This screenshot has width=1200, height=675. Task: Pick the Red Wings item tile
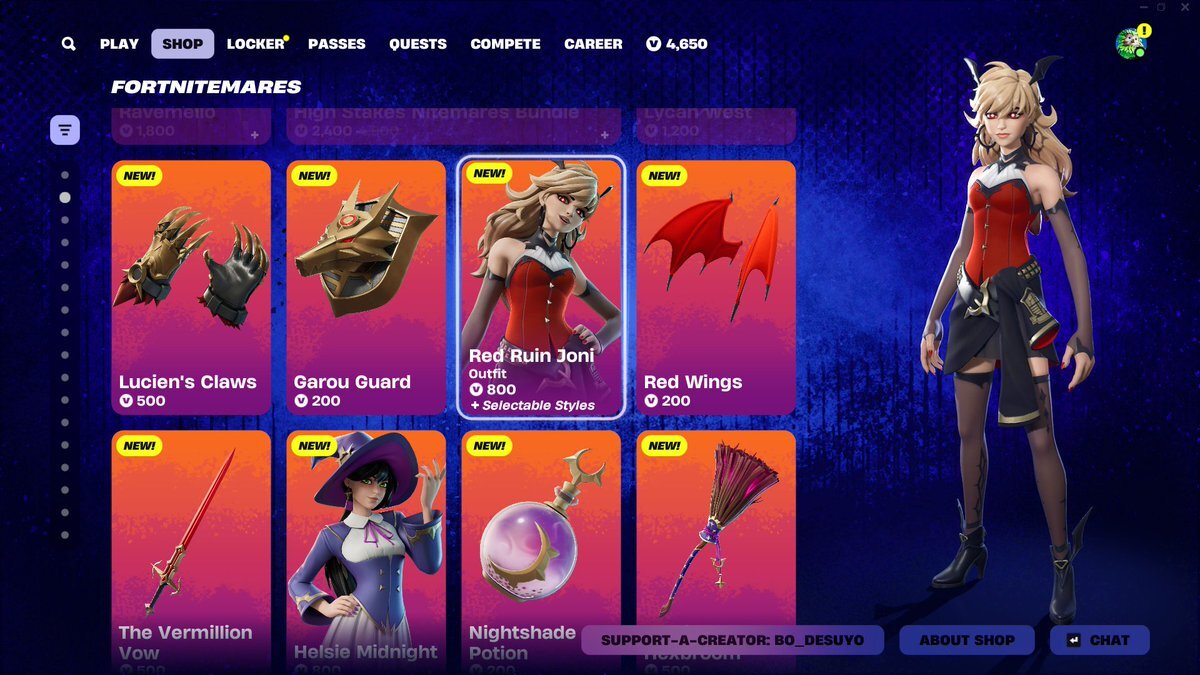point(716,287)
